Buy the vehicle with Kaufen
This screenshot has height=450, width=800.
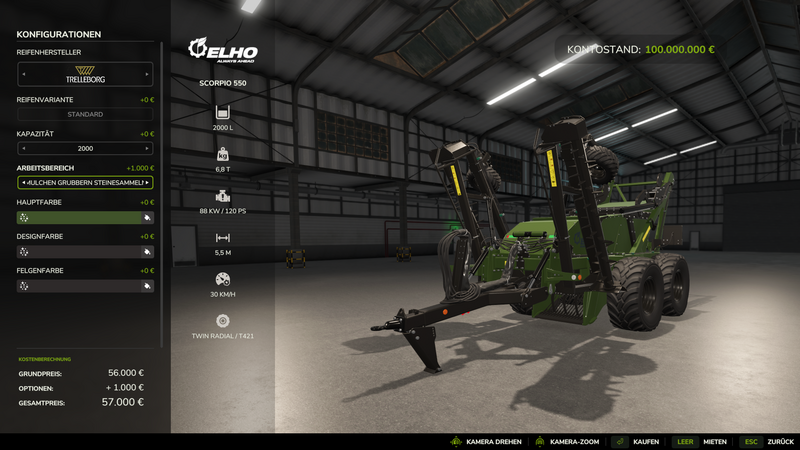coord(636,441)
